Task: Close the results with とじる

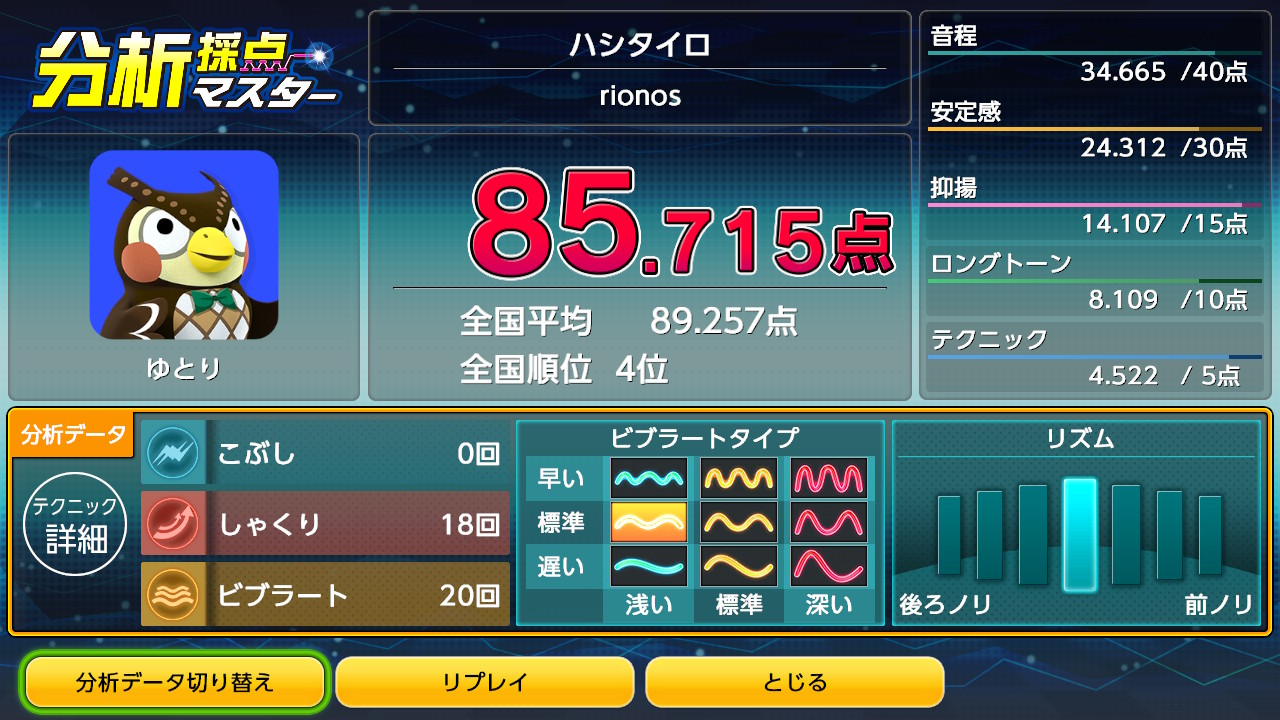Action: (795, 682)
